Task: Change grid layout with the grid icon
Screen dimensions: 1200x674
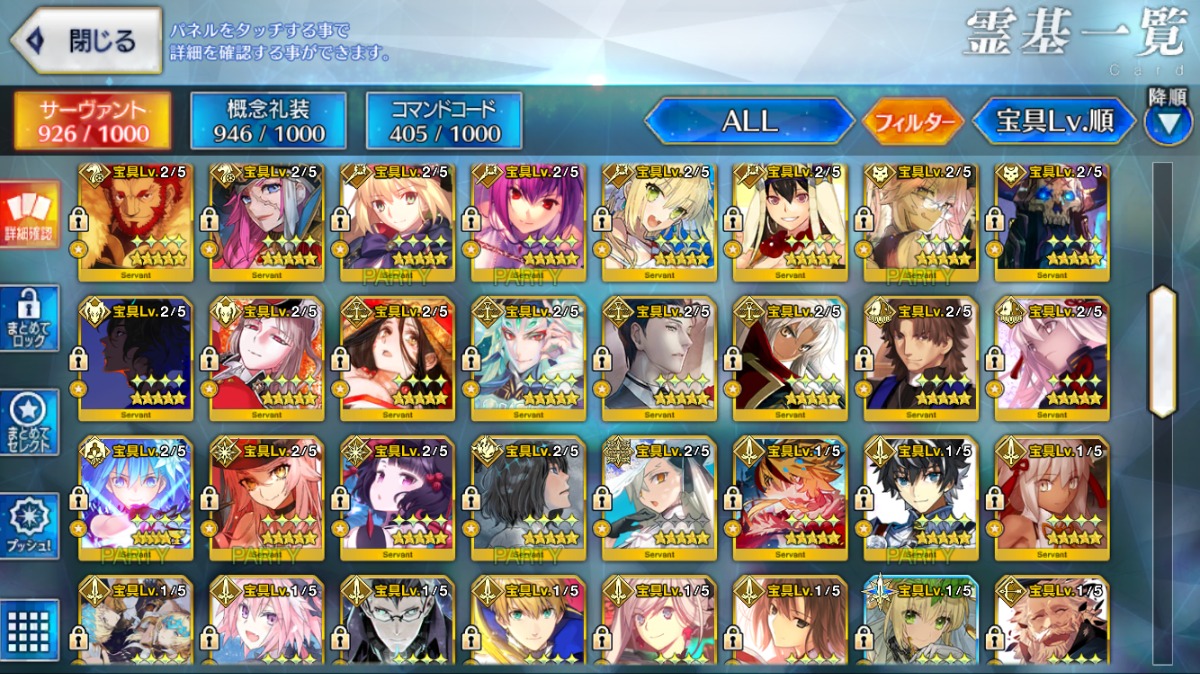Action: [x=30, y=629]
